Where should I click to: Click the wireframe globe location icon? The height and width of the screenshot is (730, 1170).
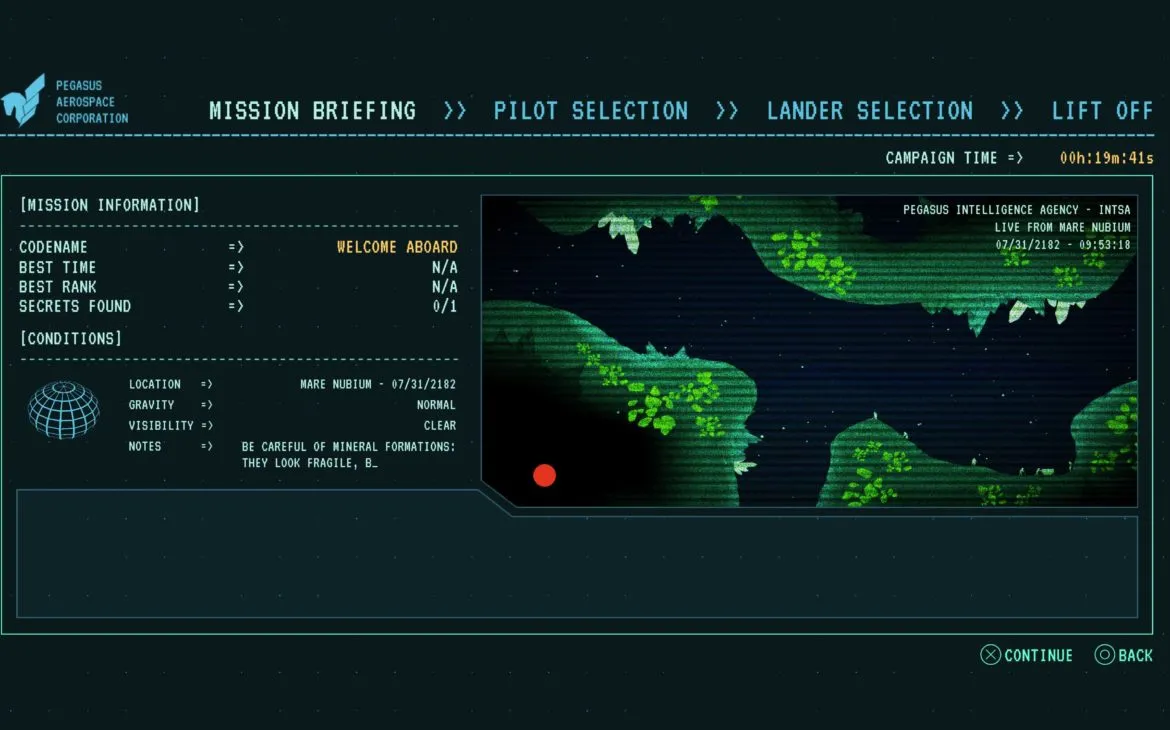[64, 410]
